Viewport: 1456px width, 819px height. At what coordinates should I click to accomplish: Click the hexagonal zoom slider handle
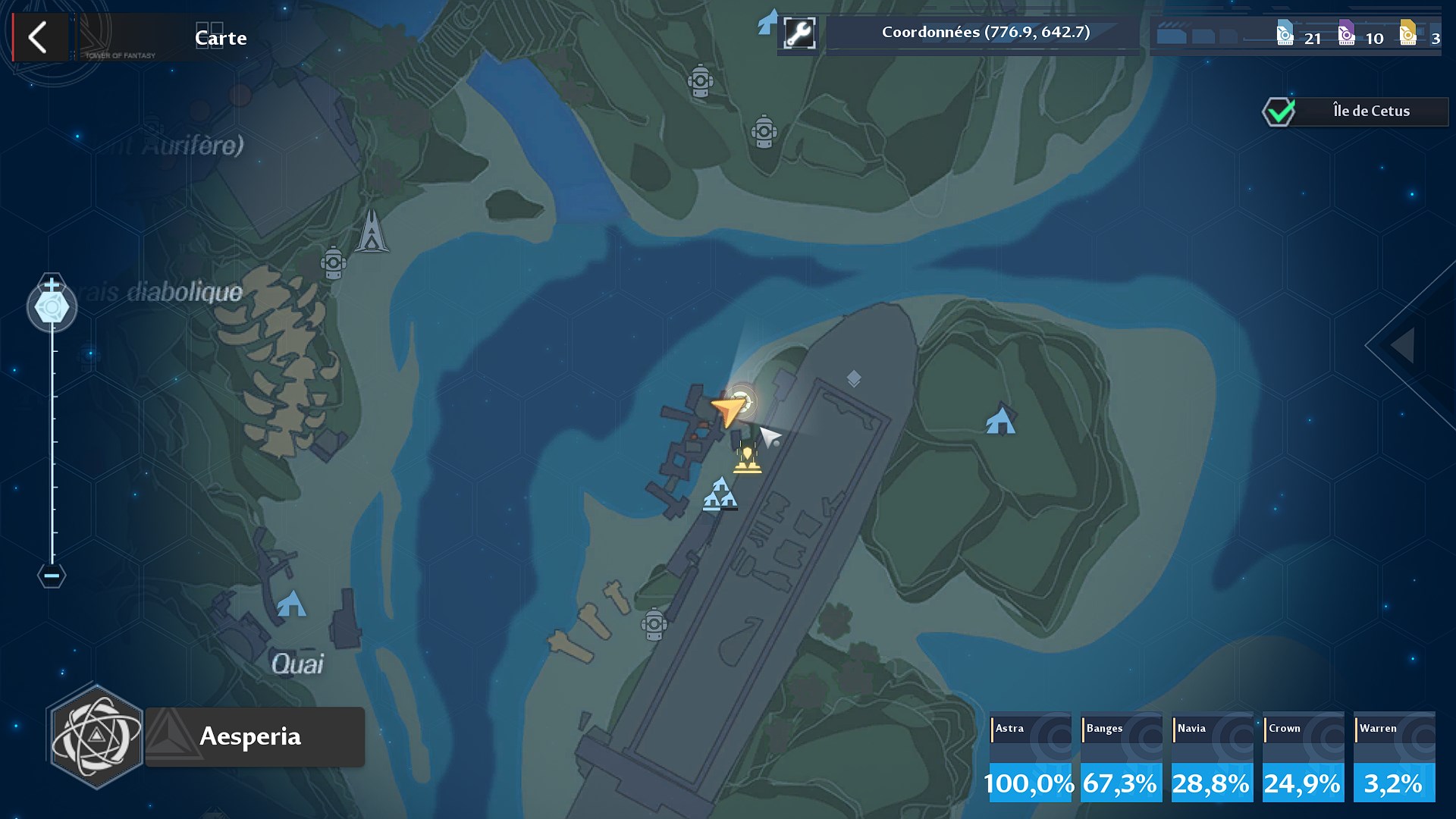click(x=52, y=307)
